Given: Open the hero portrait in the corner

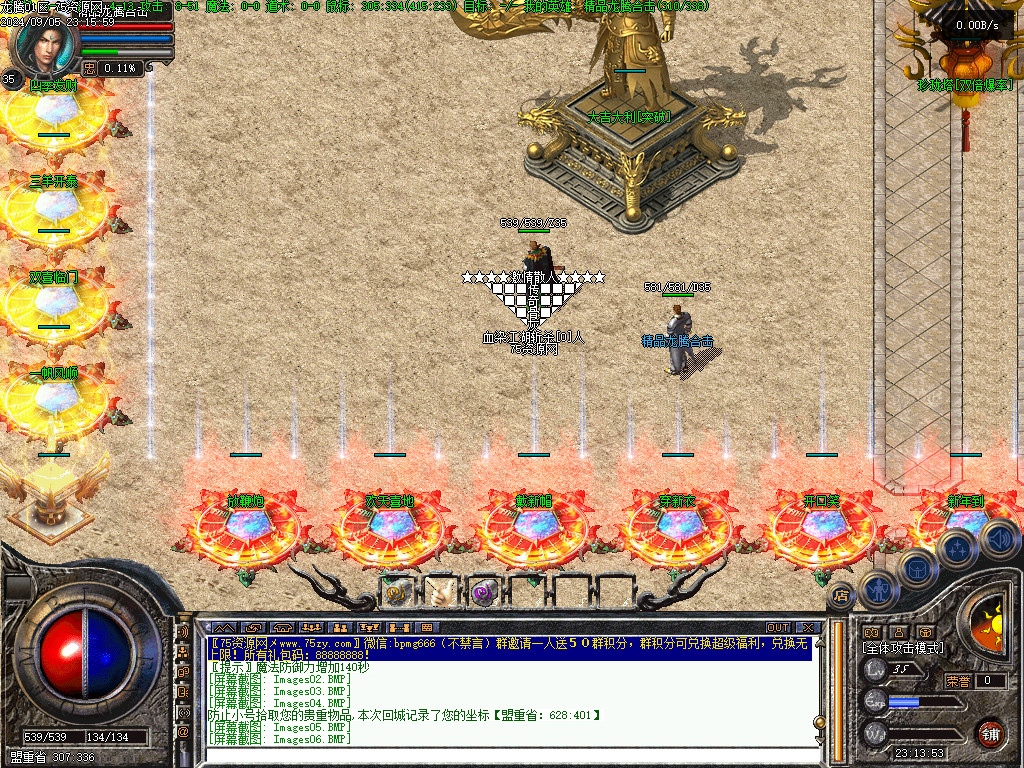Looking at the screenshot, I should [x=43, y=47].
